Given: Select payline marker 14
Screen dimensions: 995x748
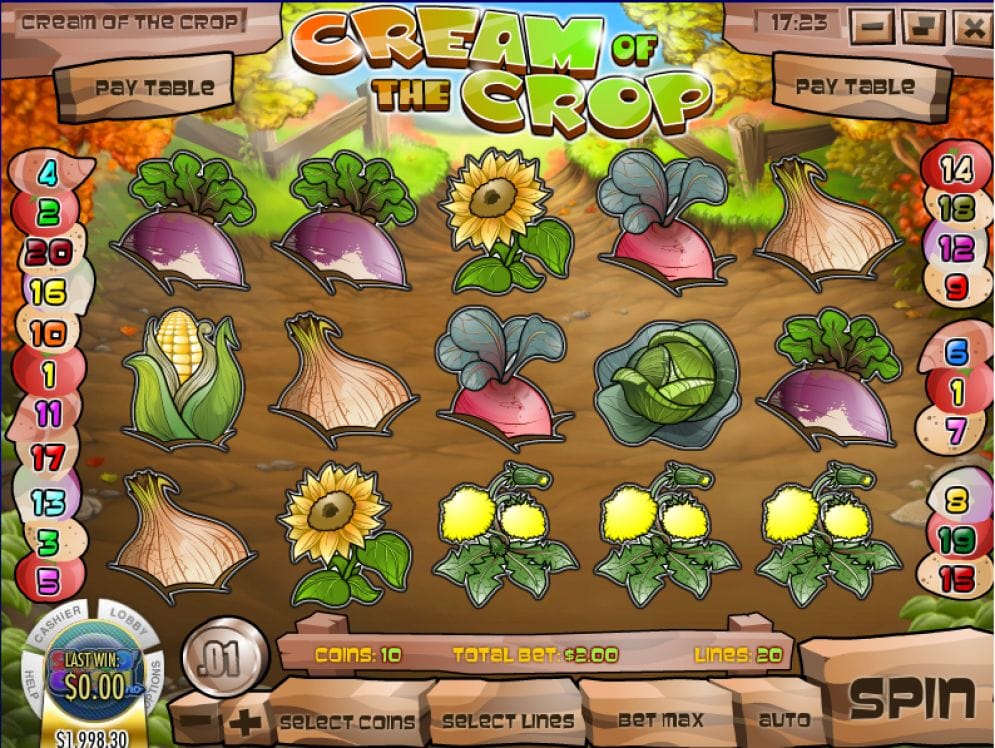Looking at the screenshot, I should point(956,169).
